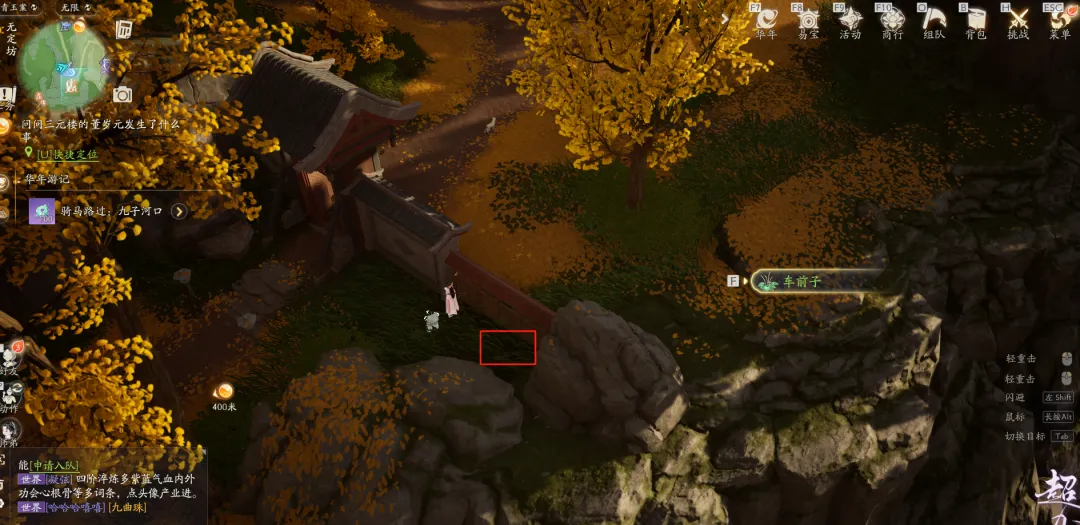Open the 好友 friends icon
Screen dimensions: 1080x525
12,355
